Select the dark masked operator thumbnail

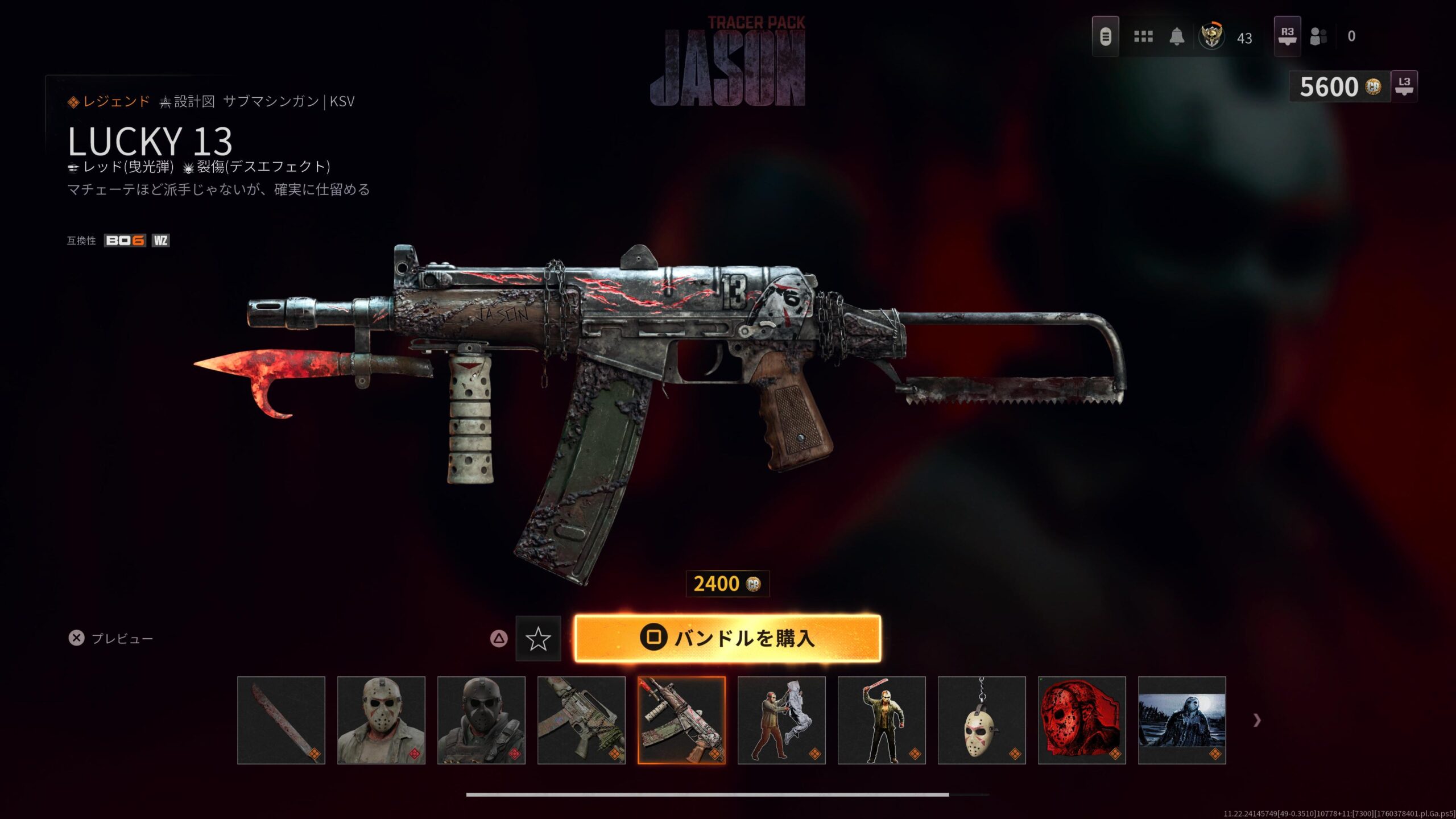[x=481, y=720]
